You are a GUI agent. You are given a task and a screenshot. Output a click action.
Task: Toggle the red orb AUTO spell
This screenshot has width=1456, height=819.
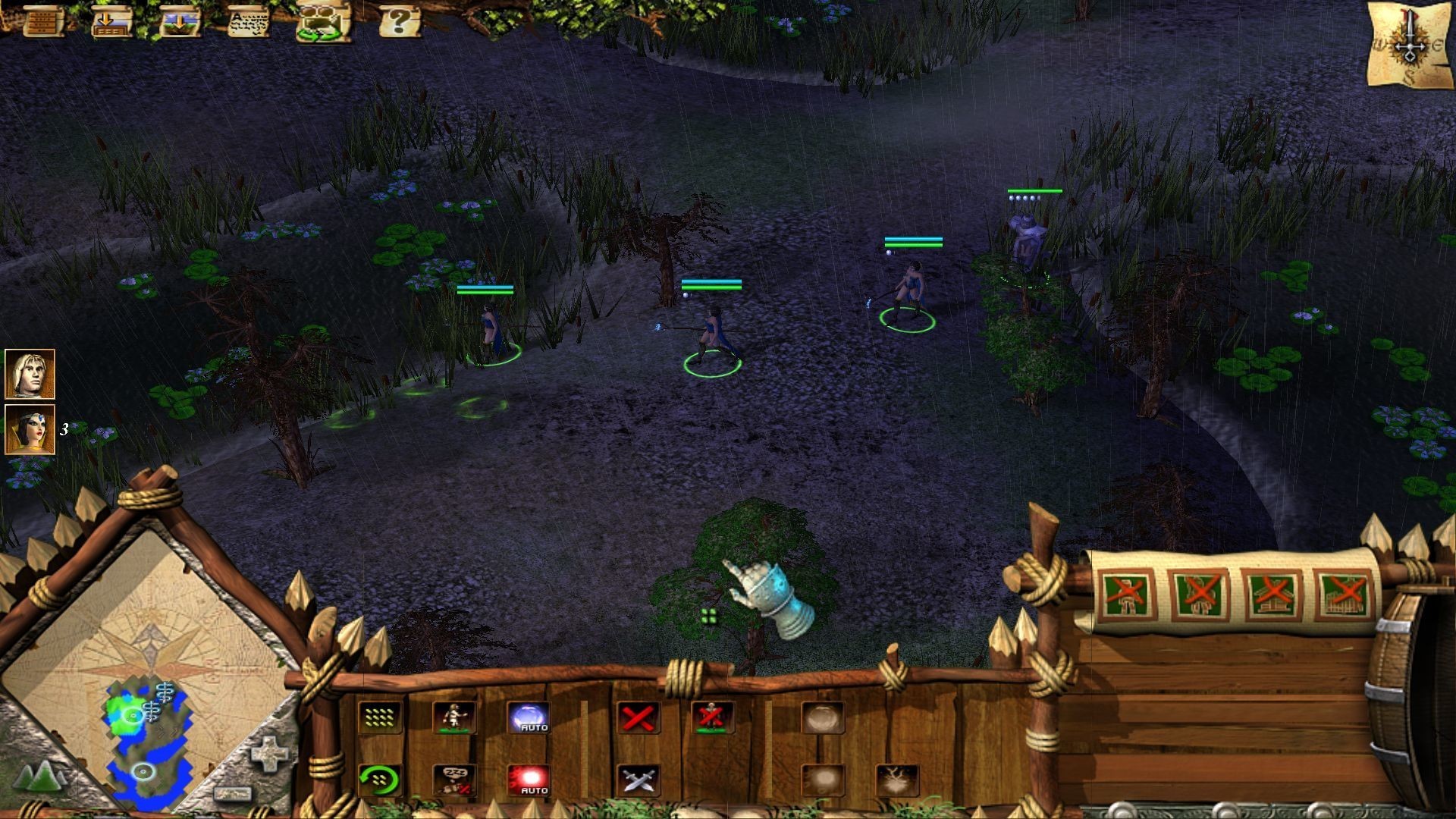(x=528, y=780)
